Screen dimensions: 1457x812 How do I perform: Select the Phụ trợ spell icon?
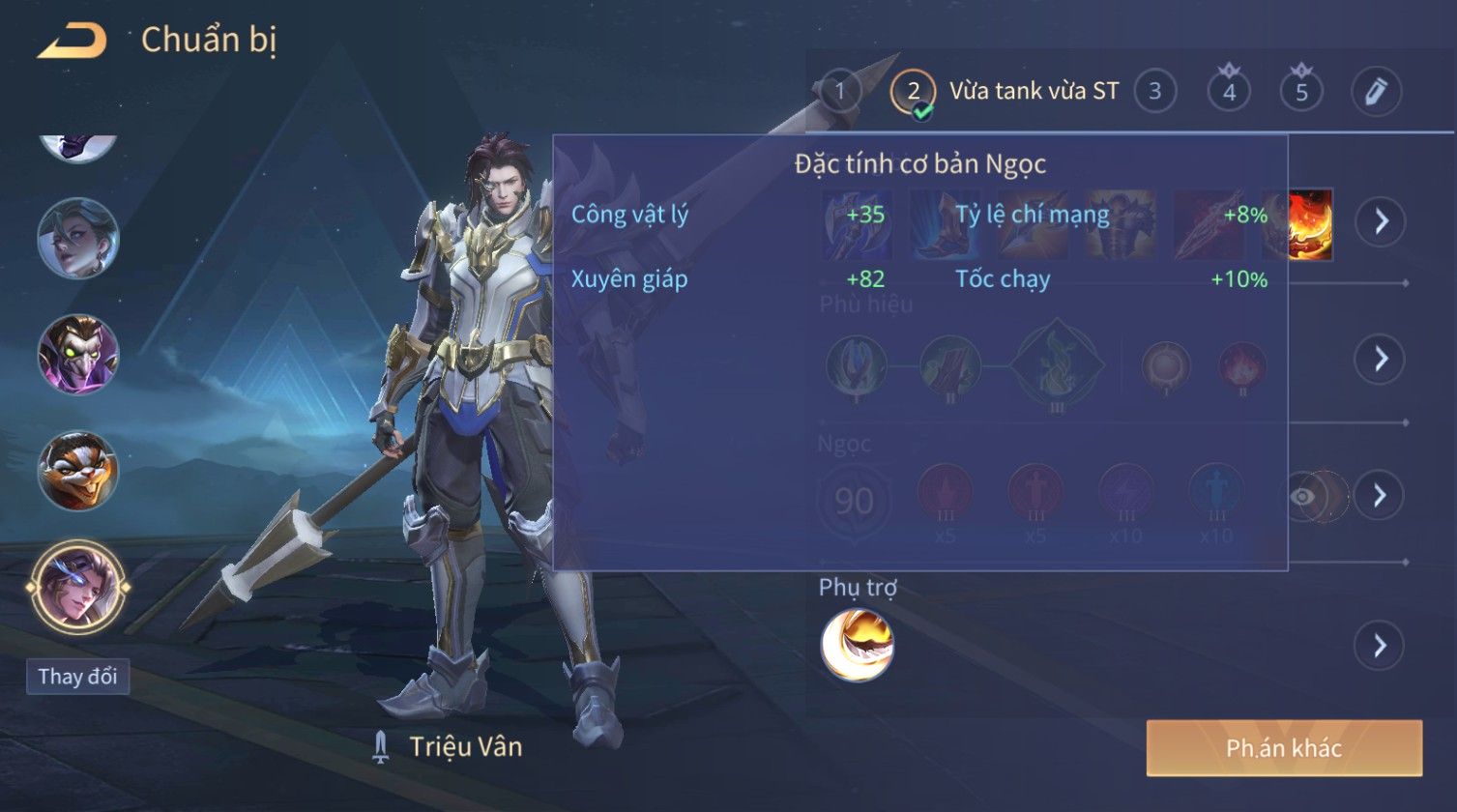coord(857,645)
